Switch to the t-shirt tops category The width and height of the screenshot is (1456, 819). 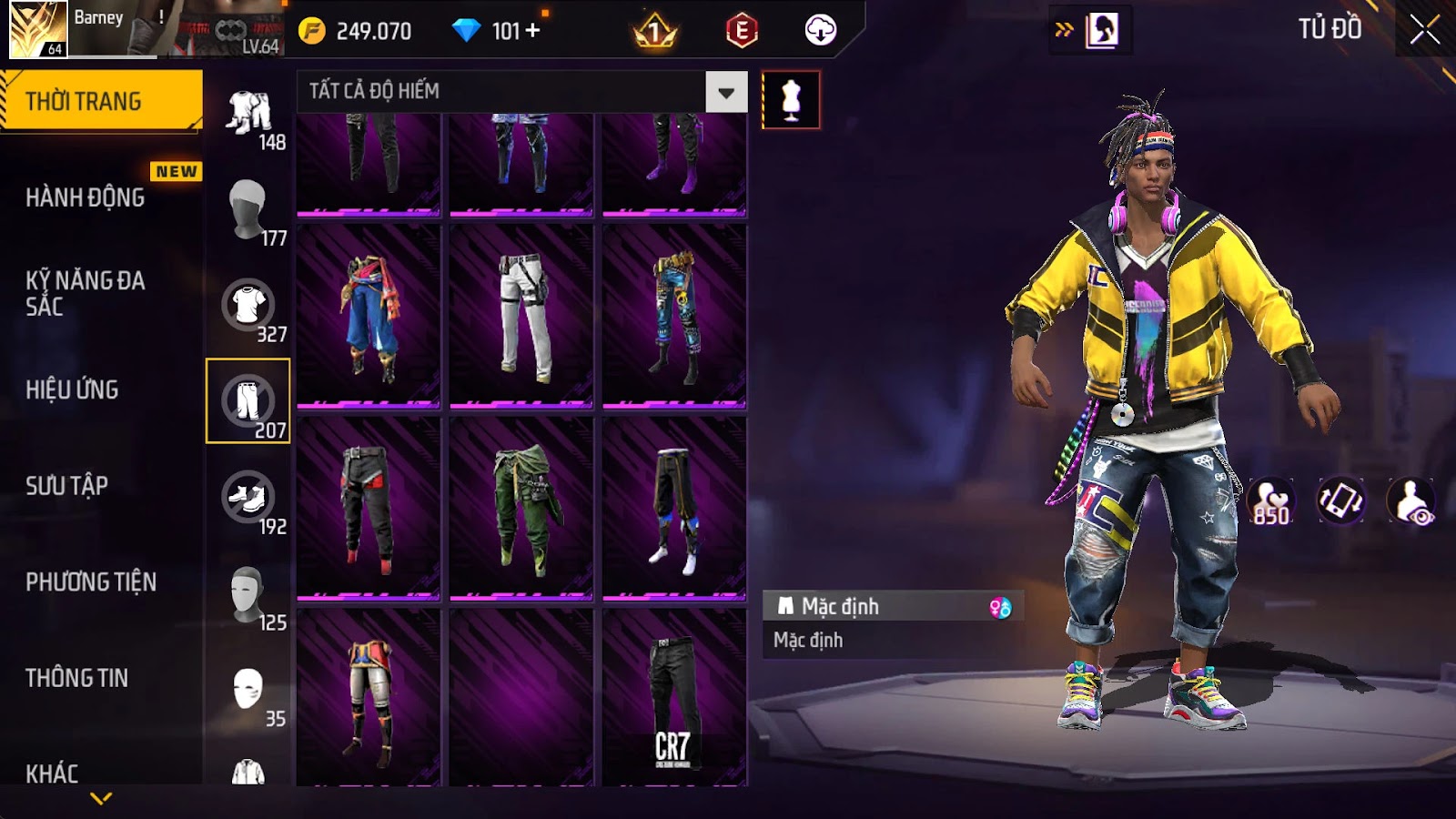(x=248, y=306)
